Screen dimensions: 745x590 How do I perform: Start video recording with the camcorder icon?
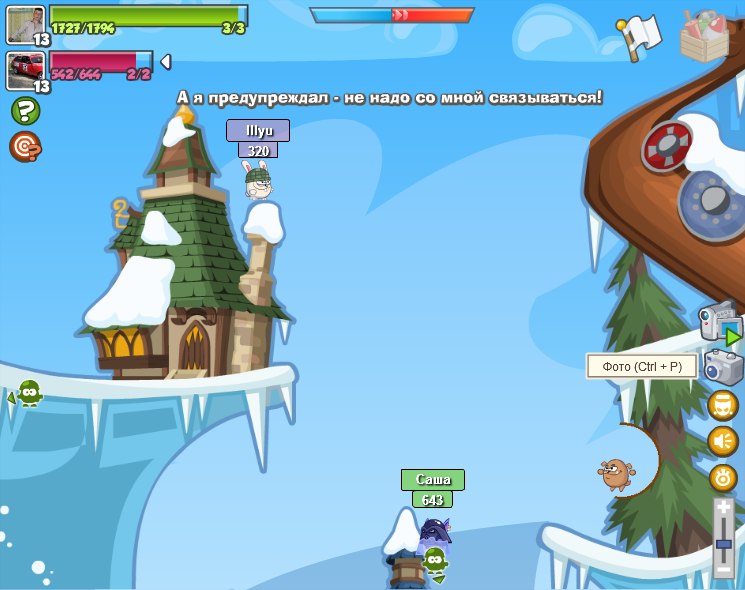(x=719, y=324)
